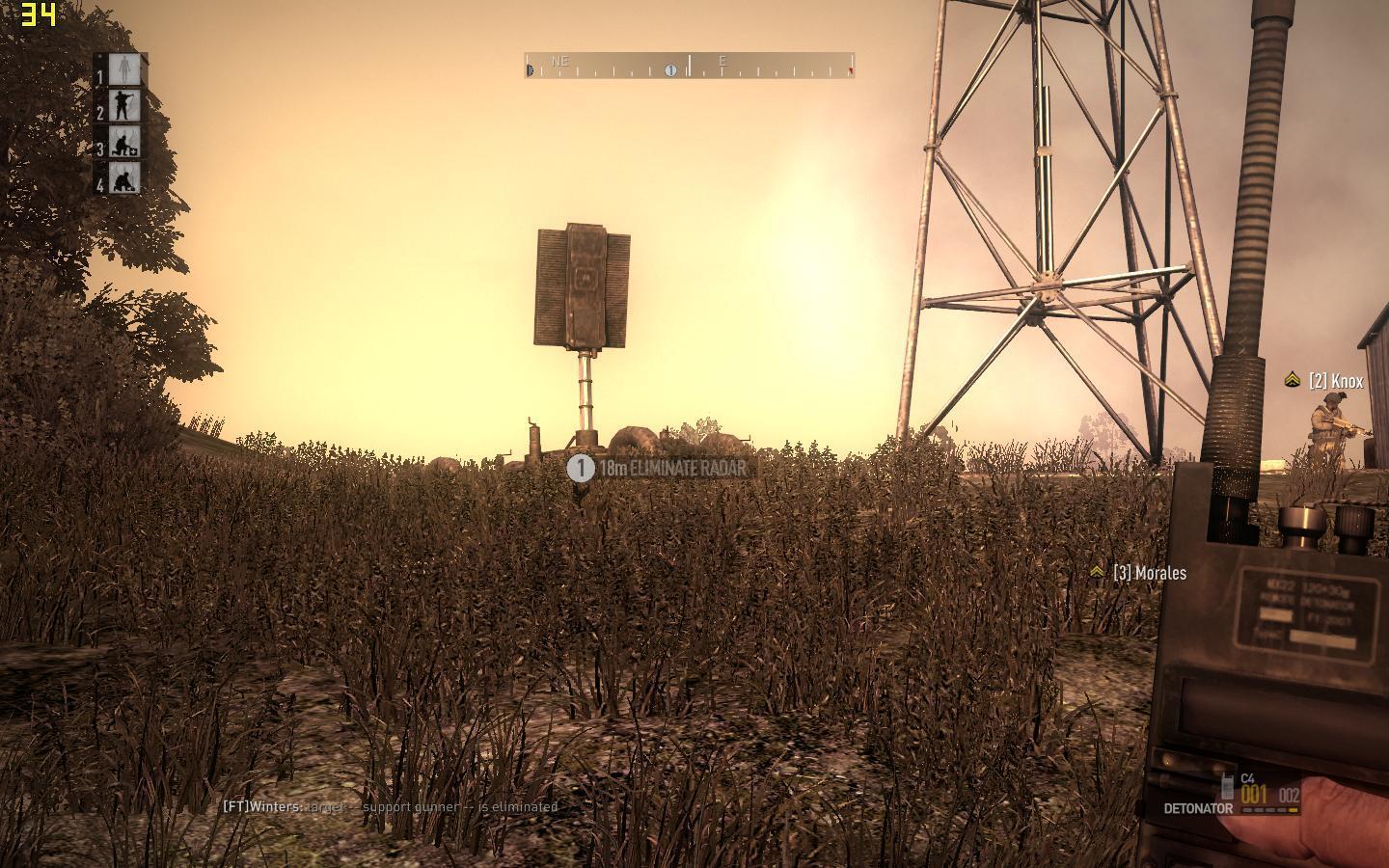Viewport: 1389px width, 868px height.
Task: Select the Morales squad name tag
Action: pyautogui.click(x=1149, y=573)
